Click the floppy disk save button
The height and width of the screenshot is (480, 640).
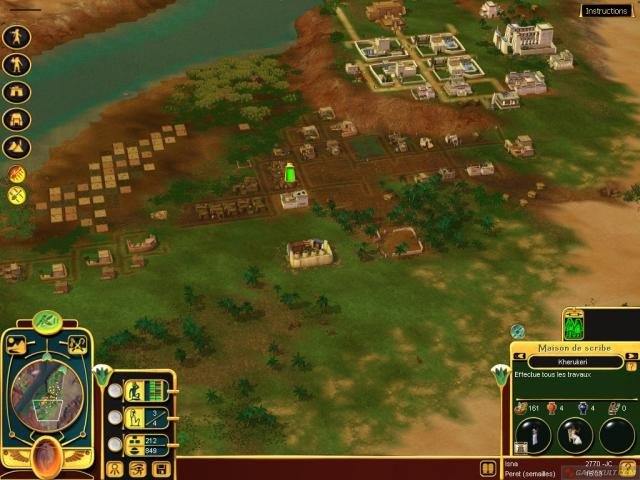162,468
